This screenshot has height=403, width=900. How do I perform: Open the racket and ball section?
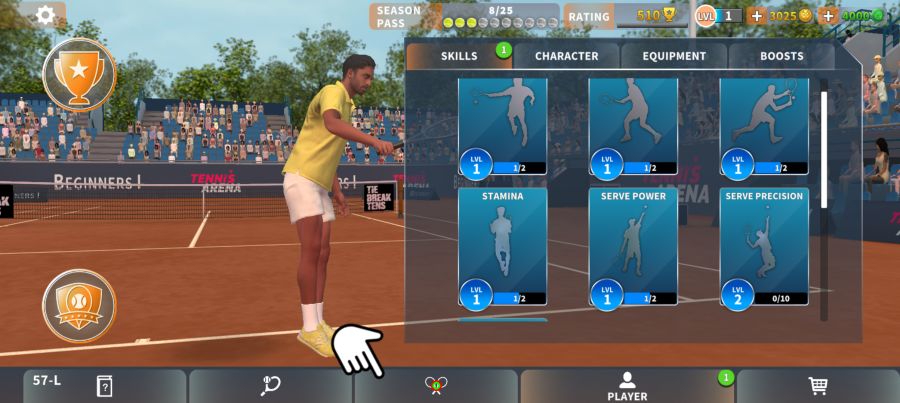270,386
